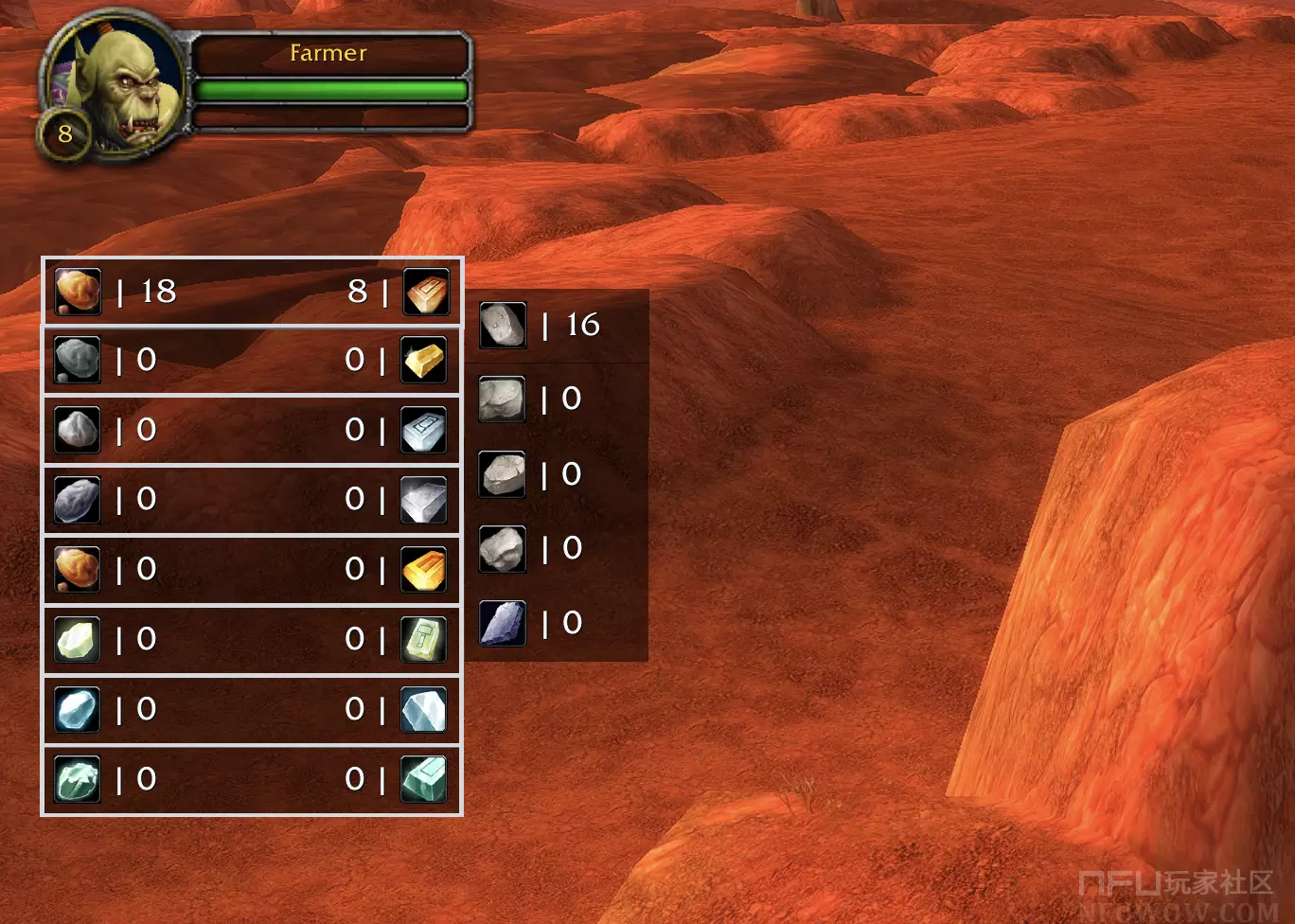1295x924 pixels.
Task: Click the teal thorium ore icon
Action: [x=78, y=780]
